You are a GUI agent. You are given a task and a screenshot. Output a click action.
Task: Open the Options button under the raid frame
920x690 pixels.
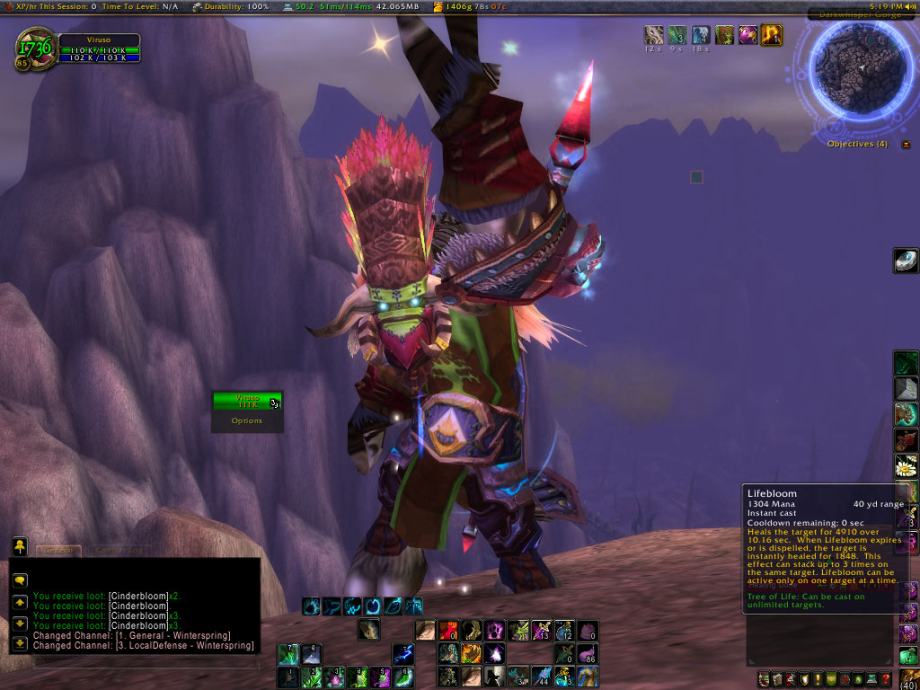click(246, 421)
